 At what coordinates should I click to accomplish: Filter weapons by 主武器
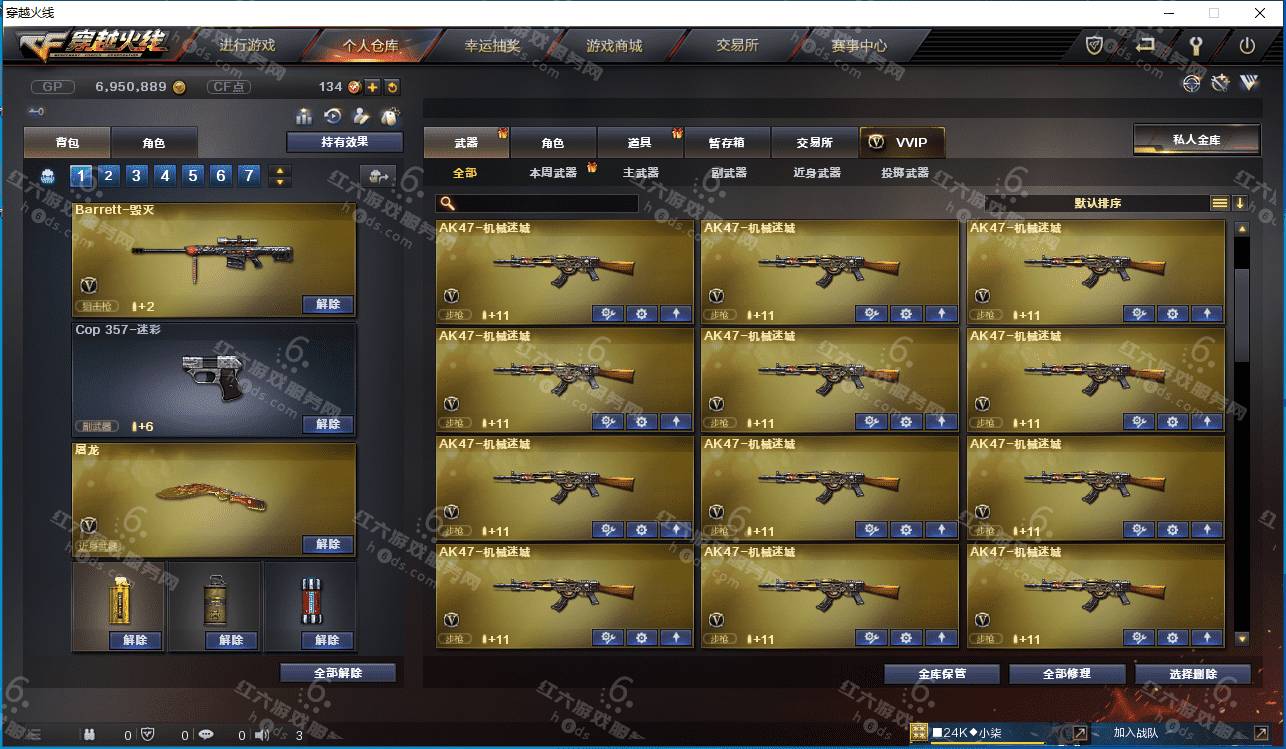click(640, 173)
